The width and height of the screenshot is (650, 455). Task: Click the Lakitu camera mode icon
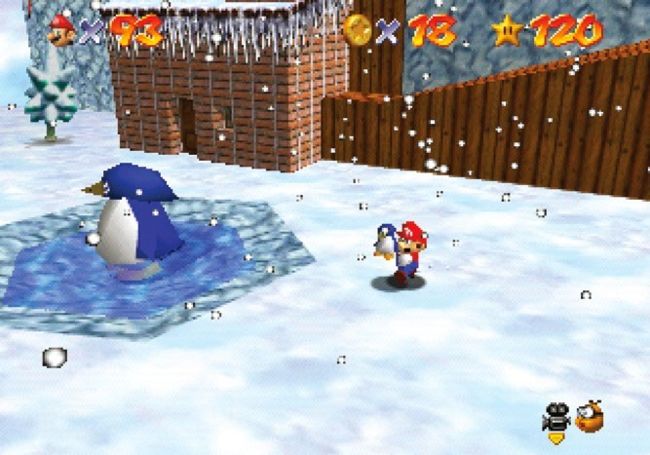coord(589,415)
